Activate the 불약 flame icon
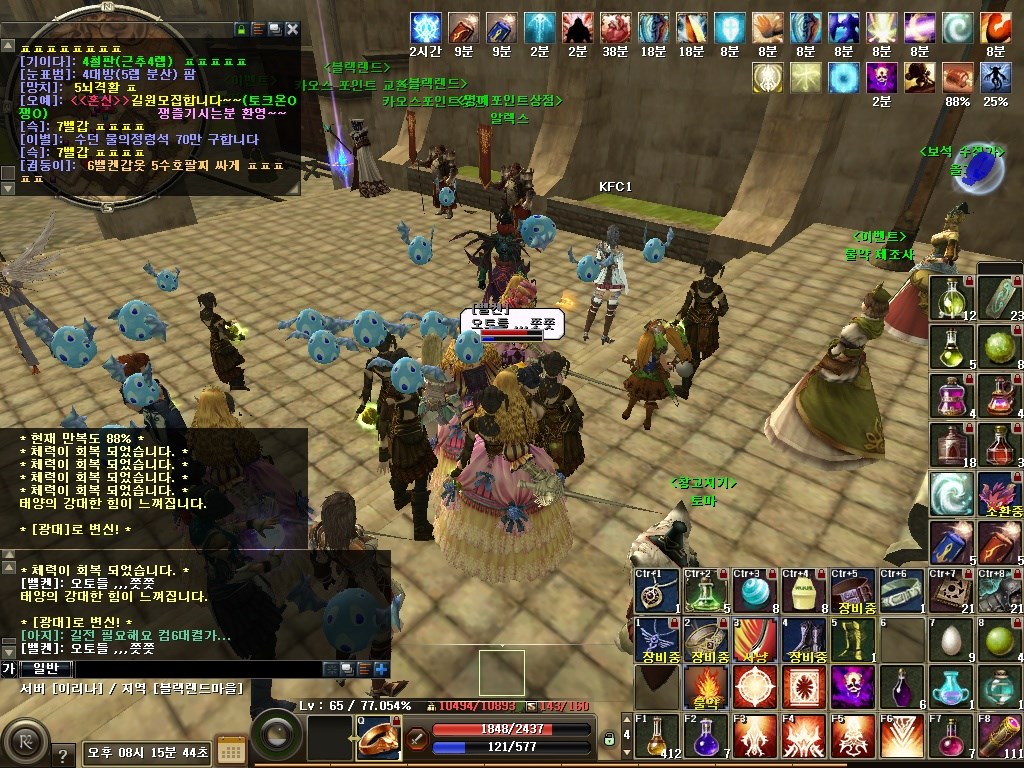 [704, 687]
